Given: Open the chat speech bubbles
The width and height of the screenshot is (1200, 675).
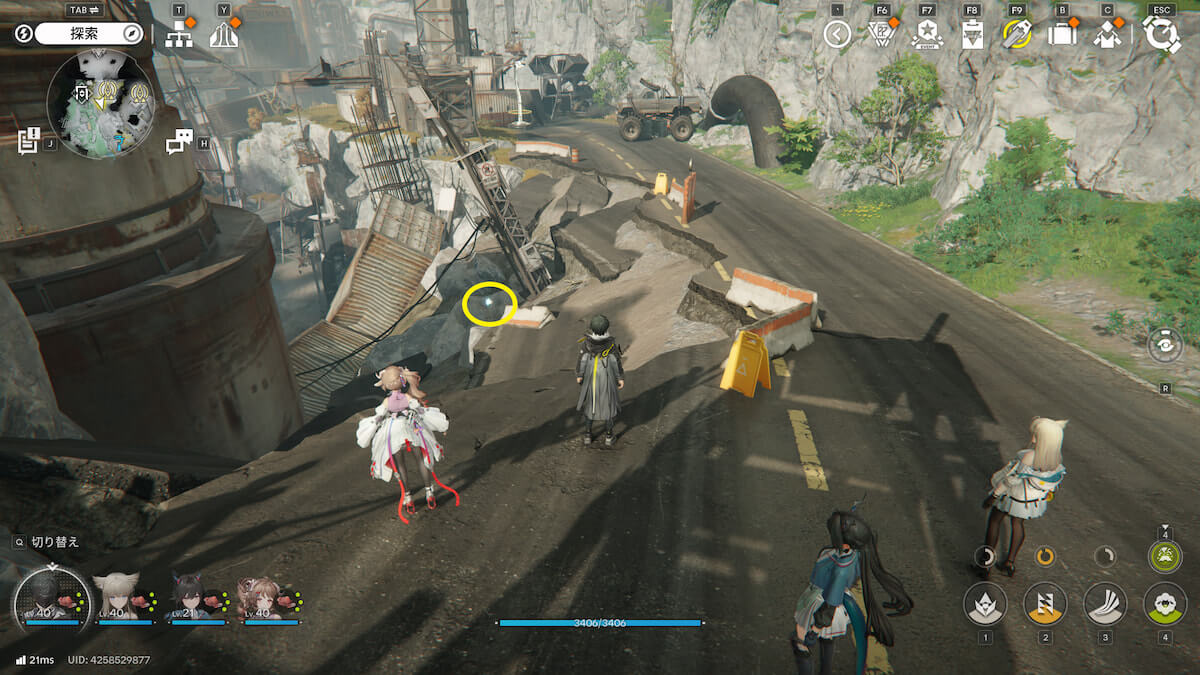Looking at the screenshot, I should pos(179,142).
